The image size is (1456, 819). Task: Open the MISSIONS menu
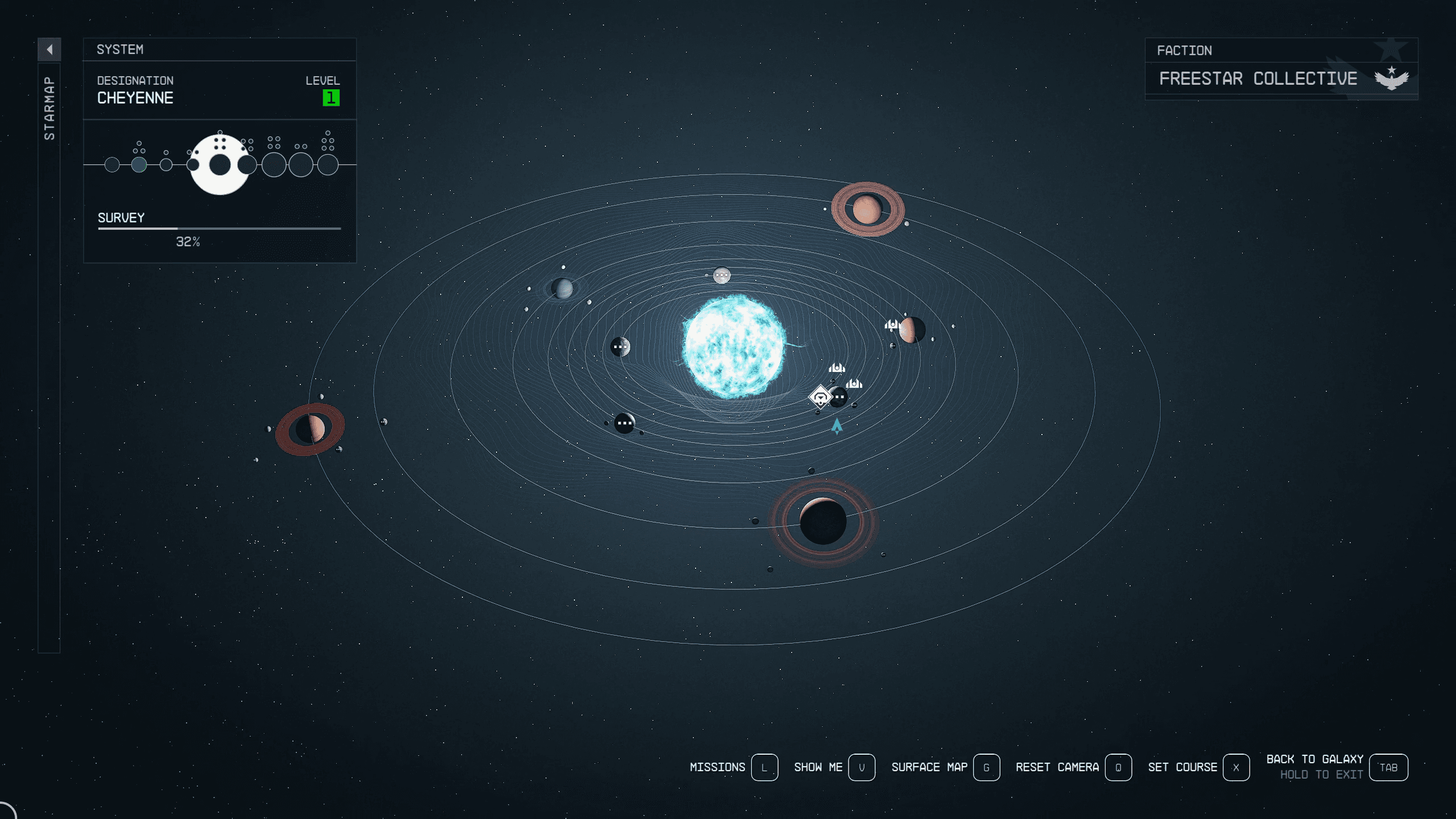pos(718,767)
